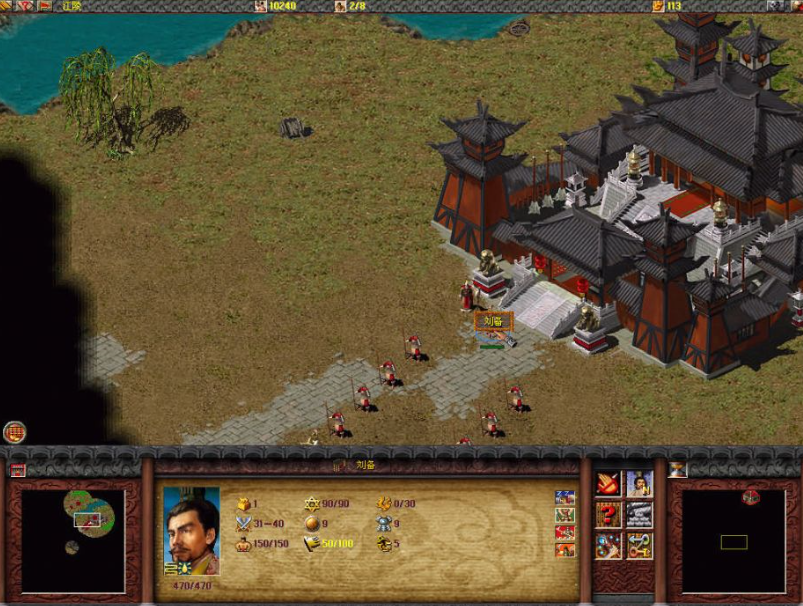Select Liu Bei's name tag near the palace
This screenshot has width=803, height=606.
coord(493,321)
